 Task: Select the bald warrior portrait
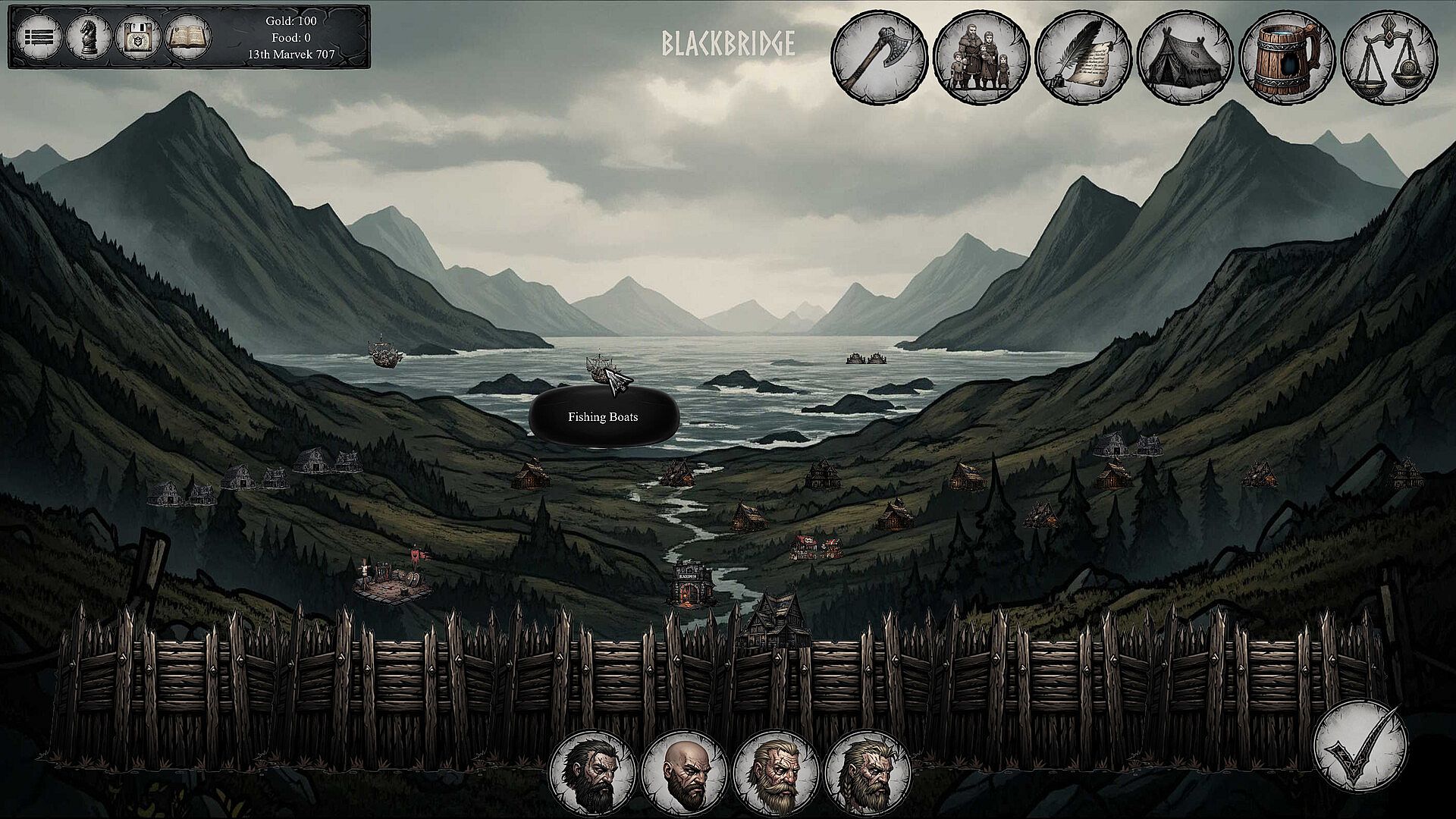[x=685, y=773]
